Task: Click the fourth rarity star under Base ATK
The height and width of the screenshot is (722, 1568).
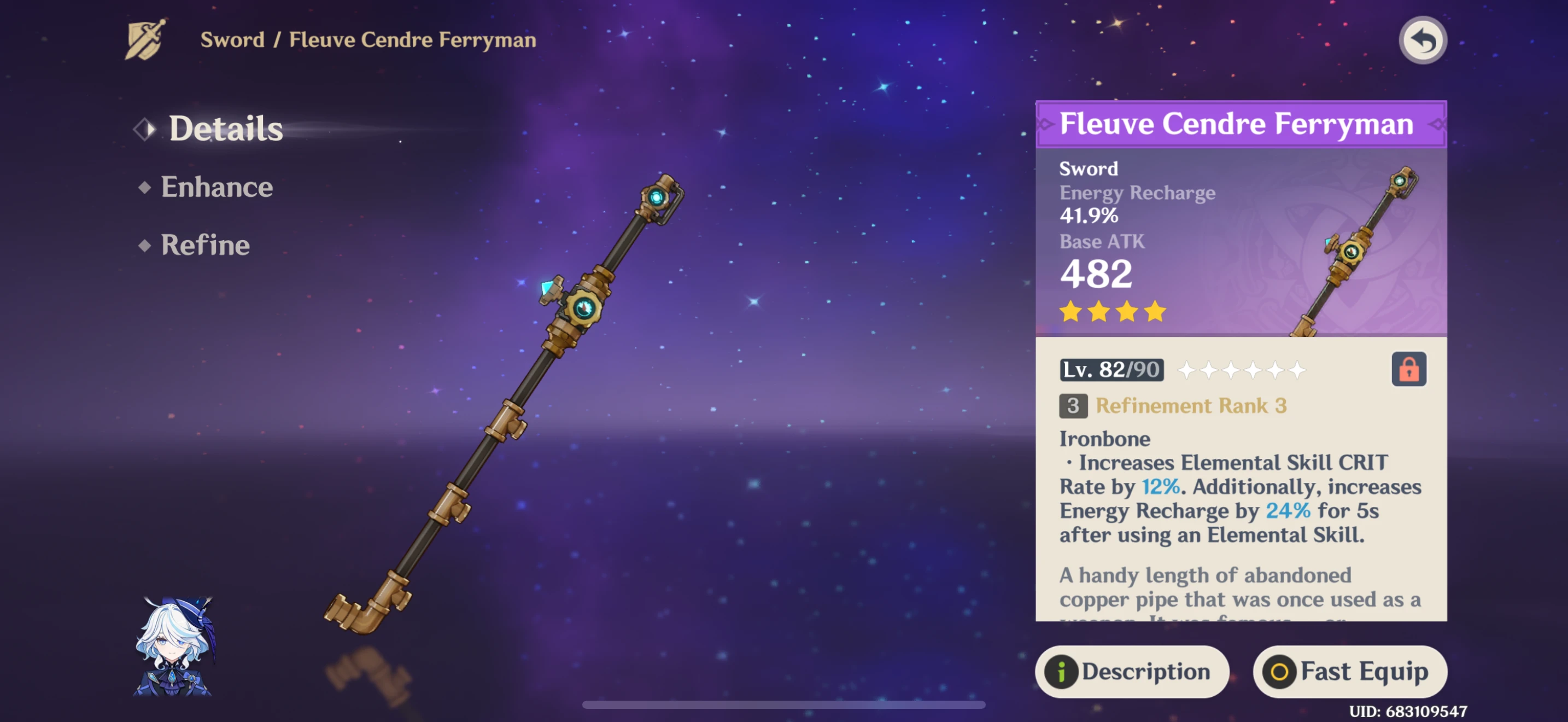Action: (x=1156, y=312)
